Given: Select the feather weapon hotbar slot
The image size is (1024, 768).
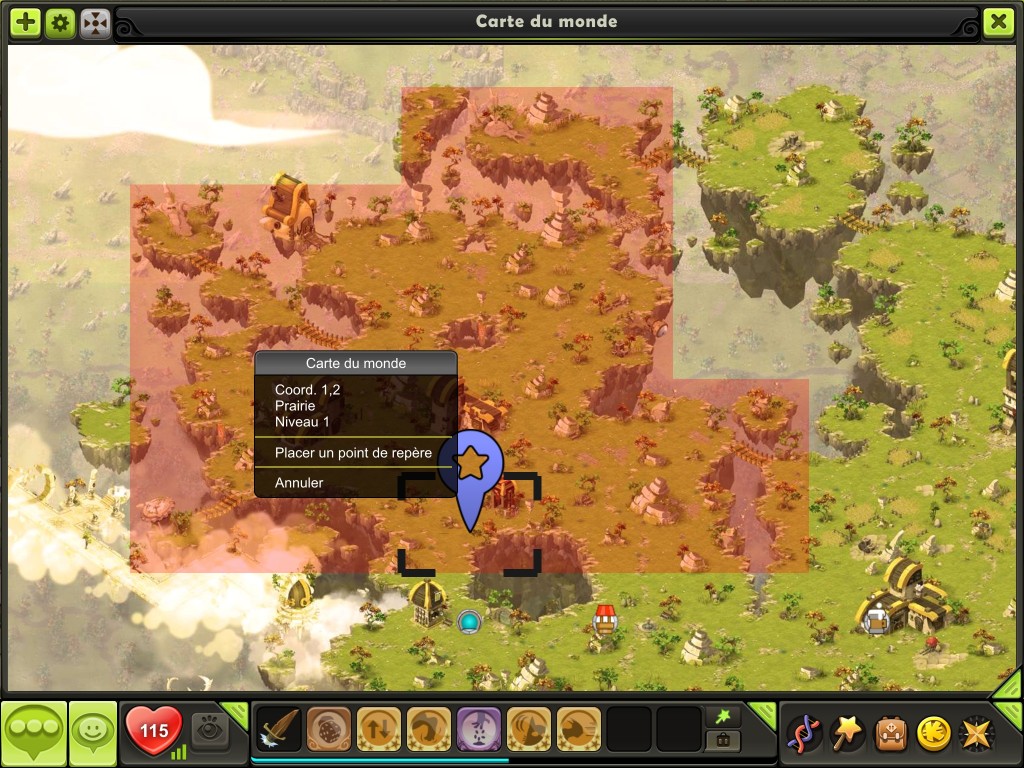Looking at the screenshot, I should [279, 729].
